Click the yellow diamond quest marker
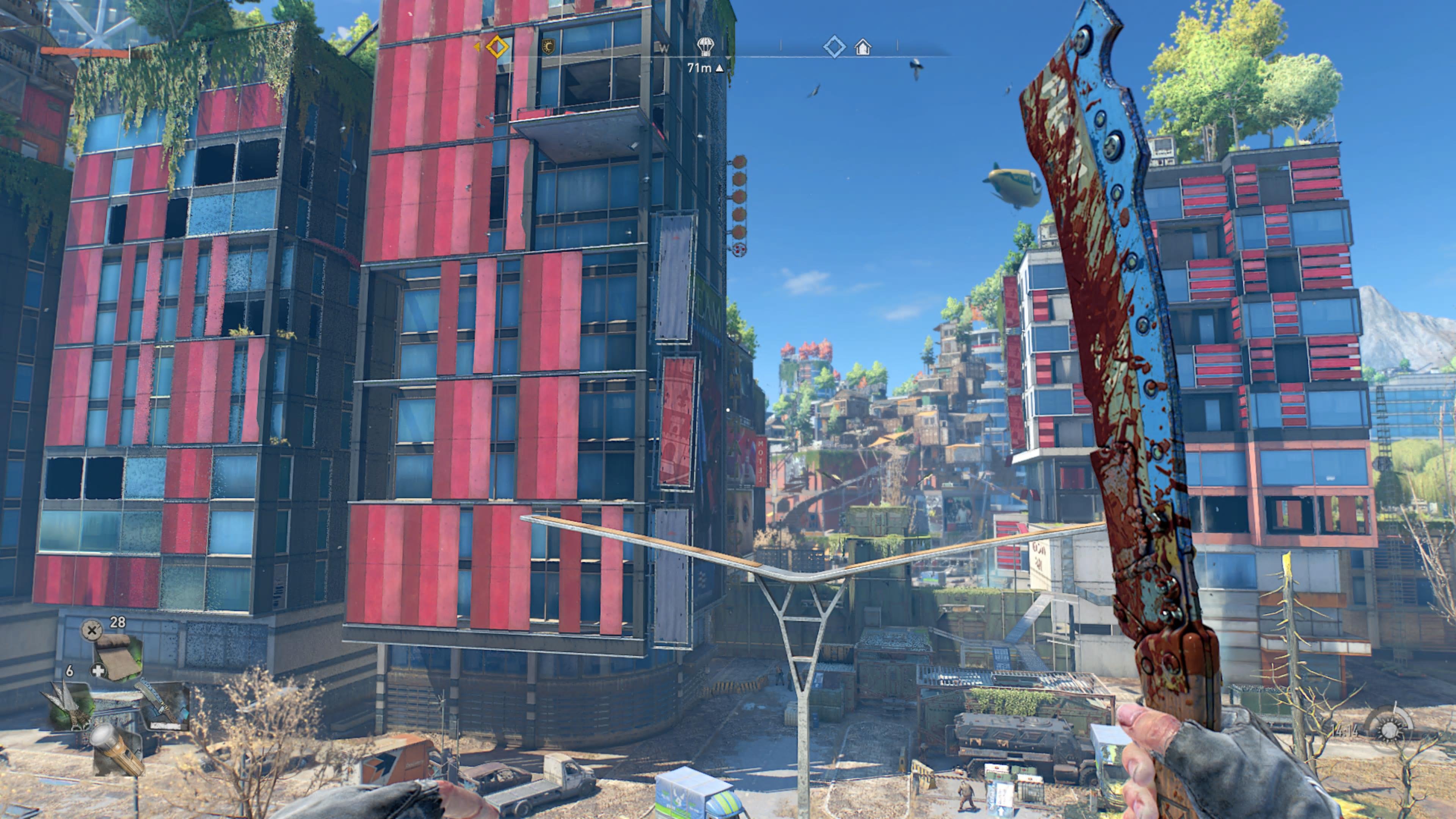 pos(497,46)
